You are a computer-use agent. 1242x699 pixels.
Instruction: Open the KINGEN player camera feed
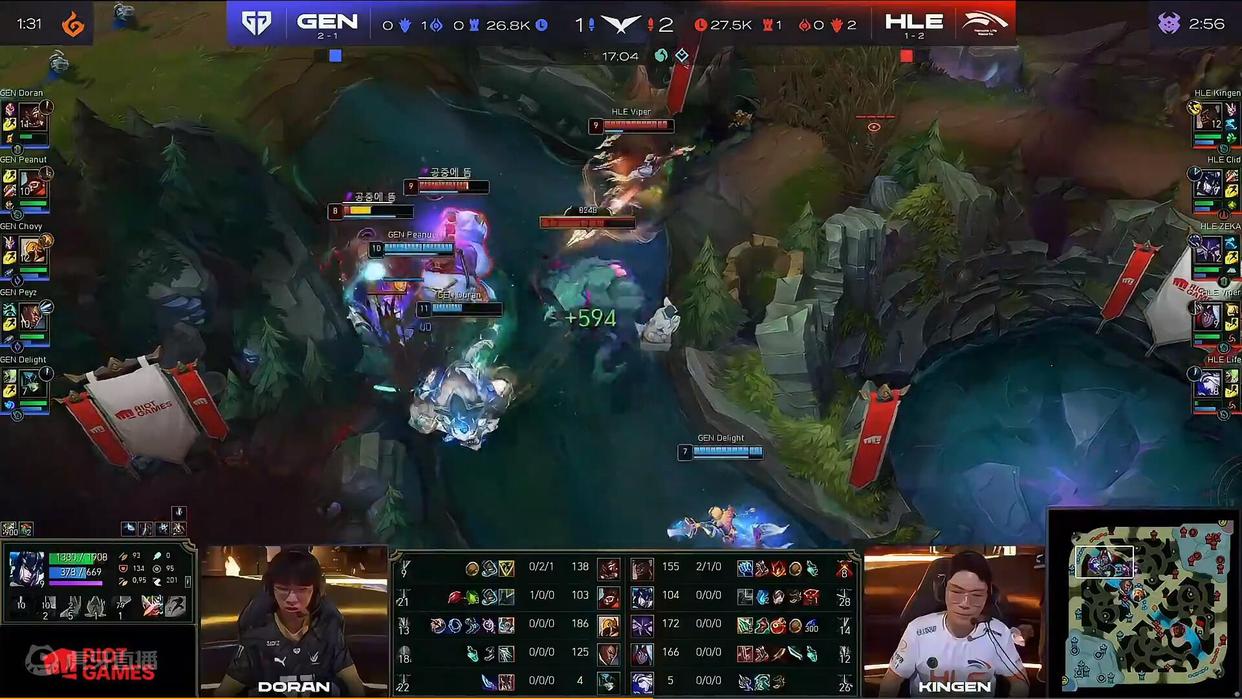[x=953, y=620]
